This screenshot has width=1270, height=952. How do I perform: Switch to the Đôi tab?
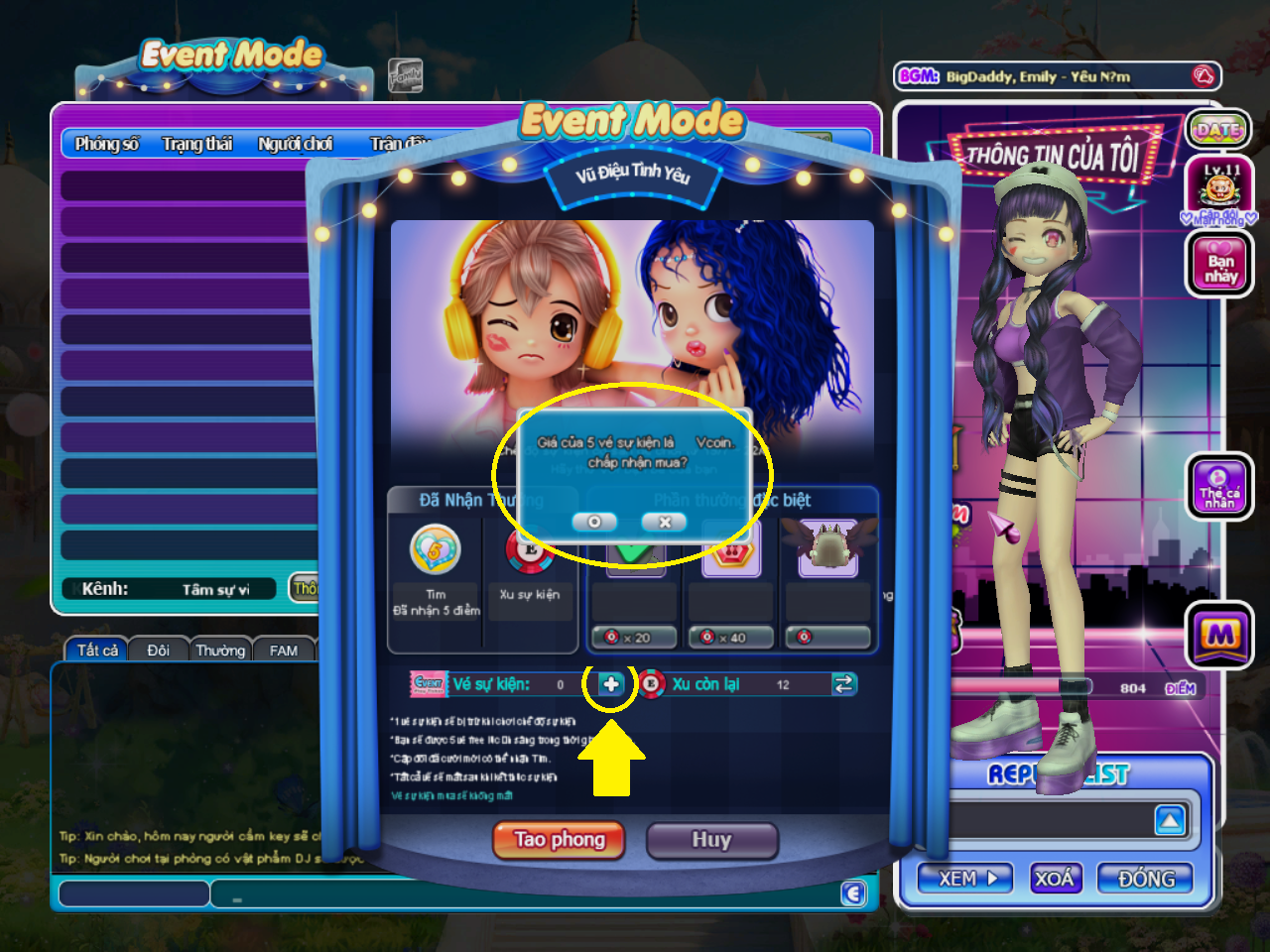(x=158, y=650)
